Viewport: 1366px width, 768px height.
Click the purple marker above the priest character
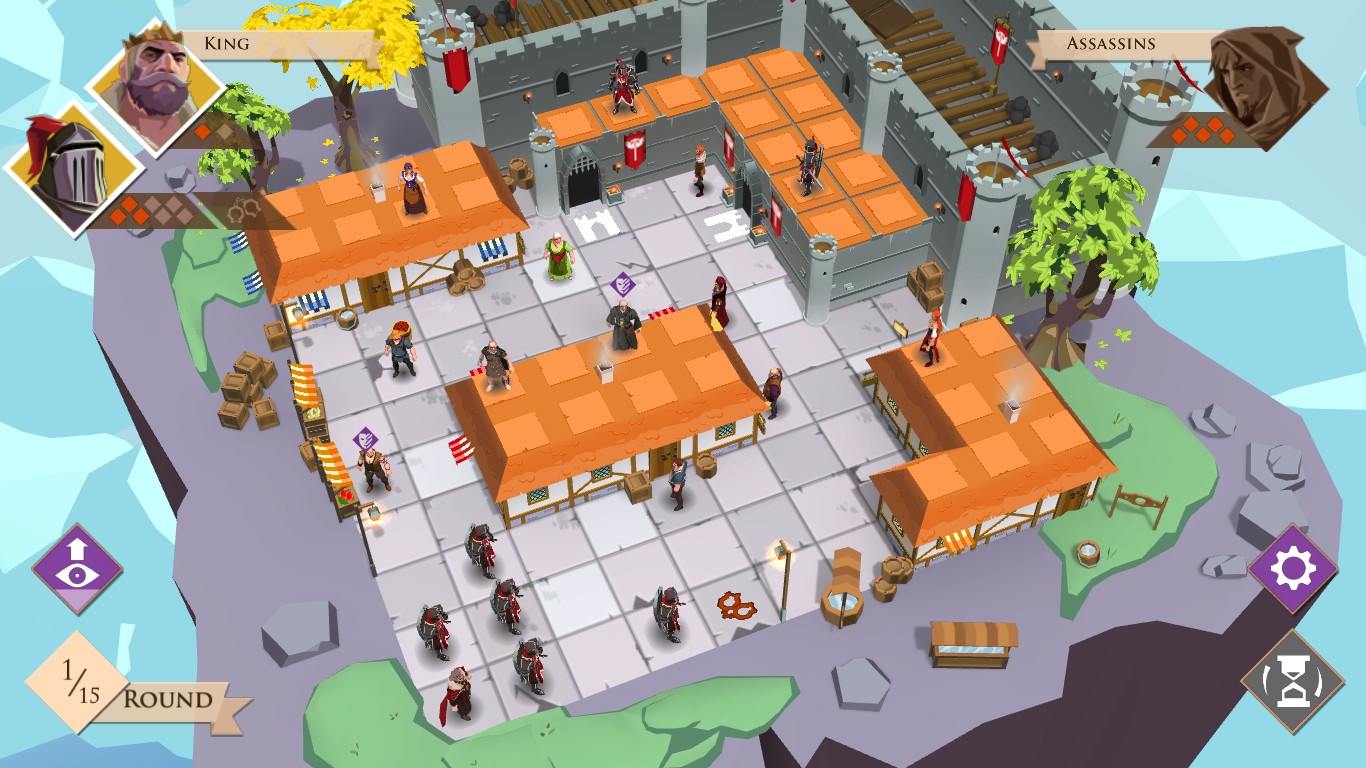tap(620, 285)
